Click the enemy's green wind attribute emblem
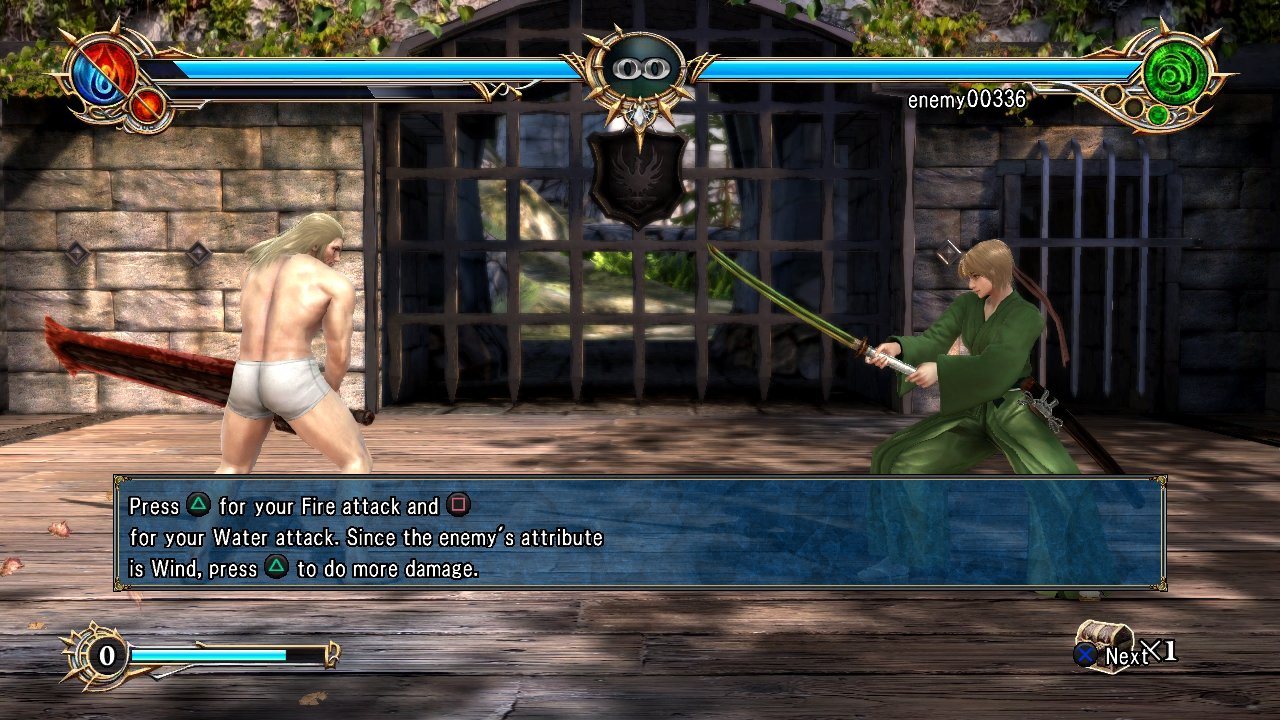Screen dimensions: 1280x720 click(1175, 73)
